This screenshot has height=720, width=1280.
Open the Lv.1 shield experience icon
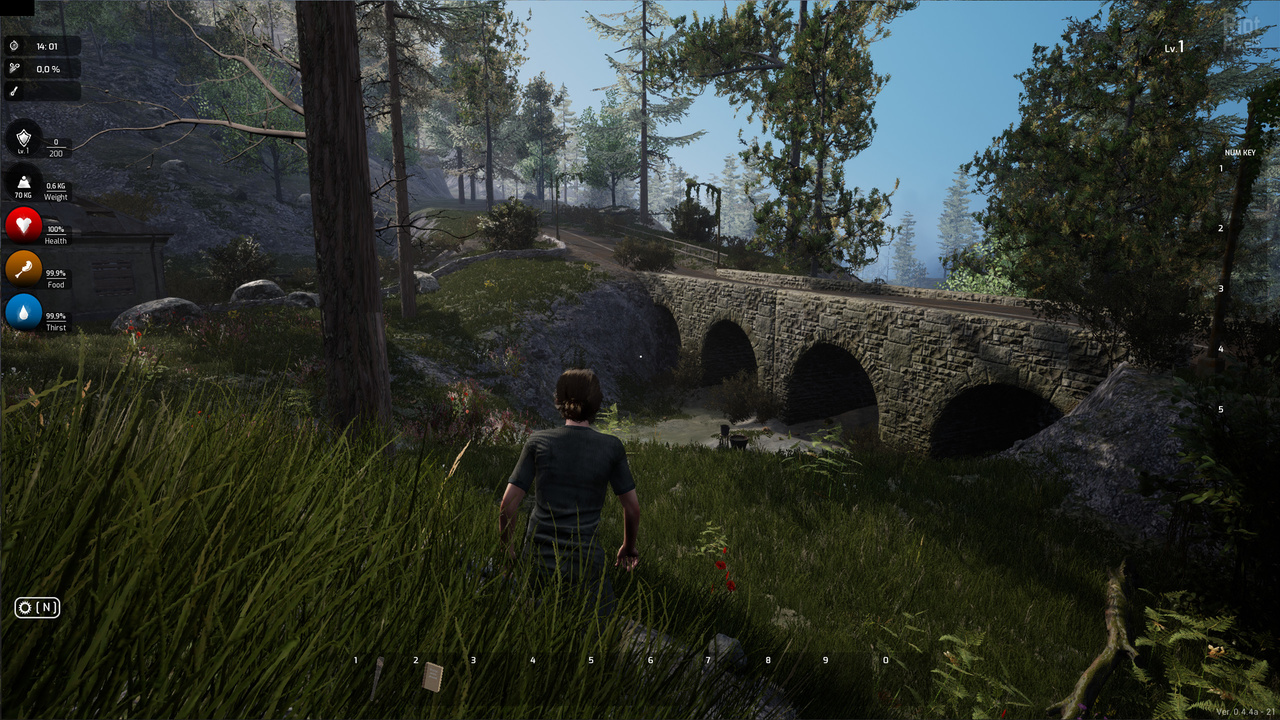[22, 138]
